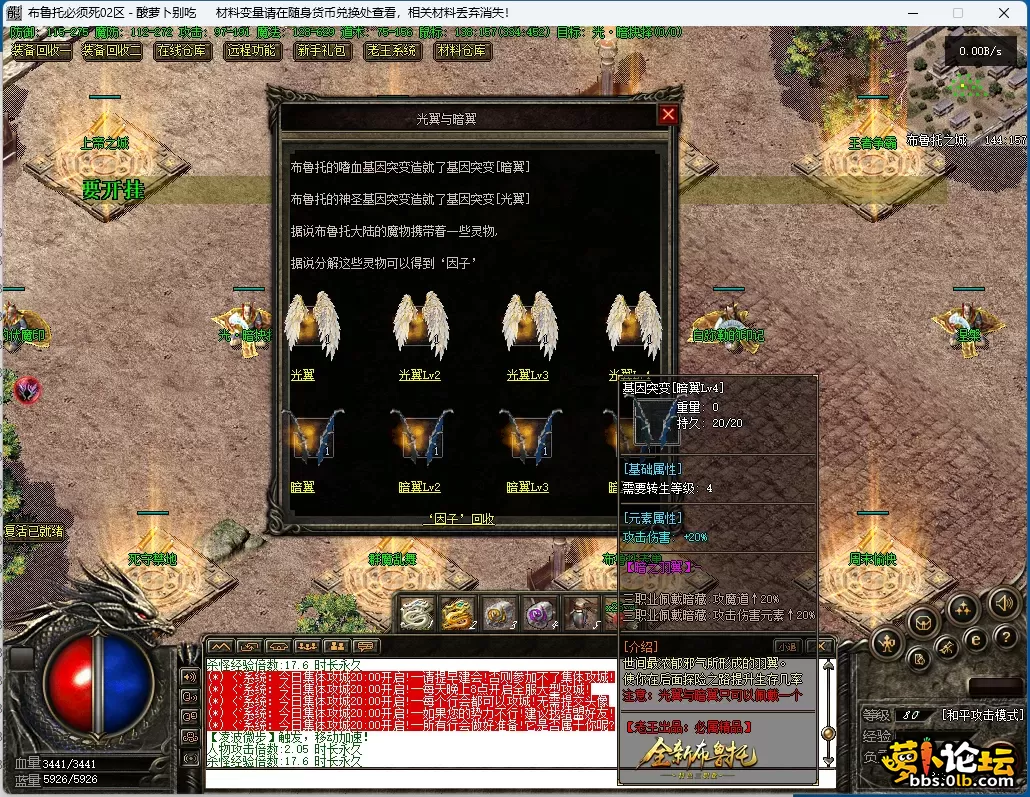Open the 材料仓库 material warehouse
This screenshot has height=797, width=1030.
coord(462,50)
